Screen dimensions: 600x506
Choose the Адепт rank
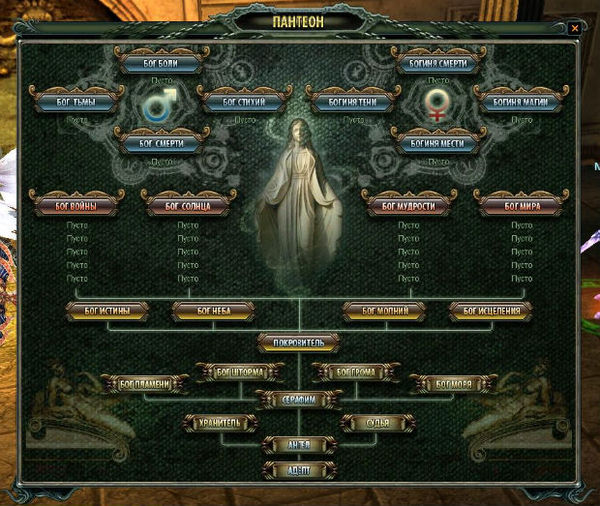point(299,468)
